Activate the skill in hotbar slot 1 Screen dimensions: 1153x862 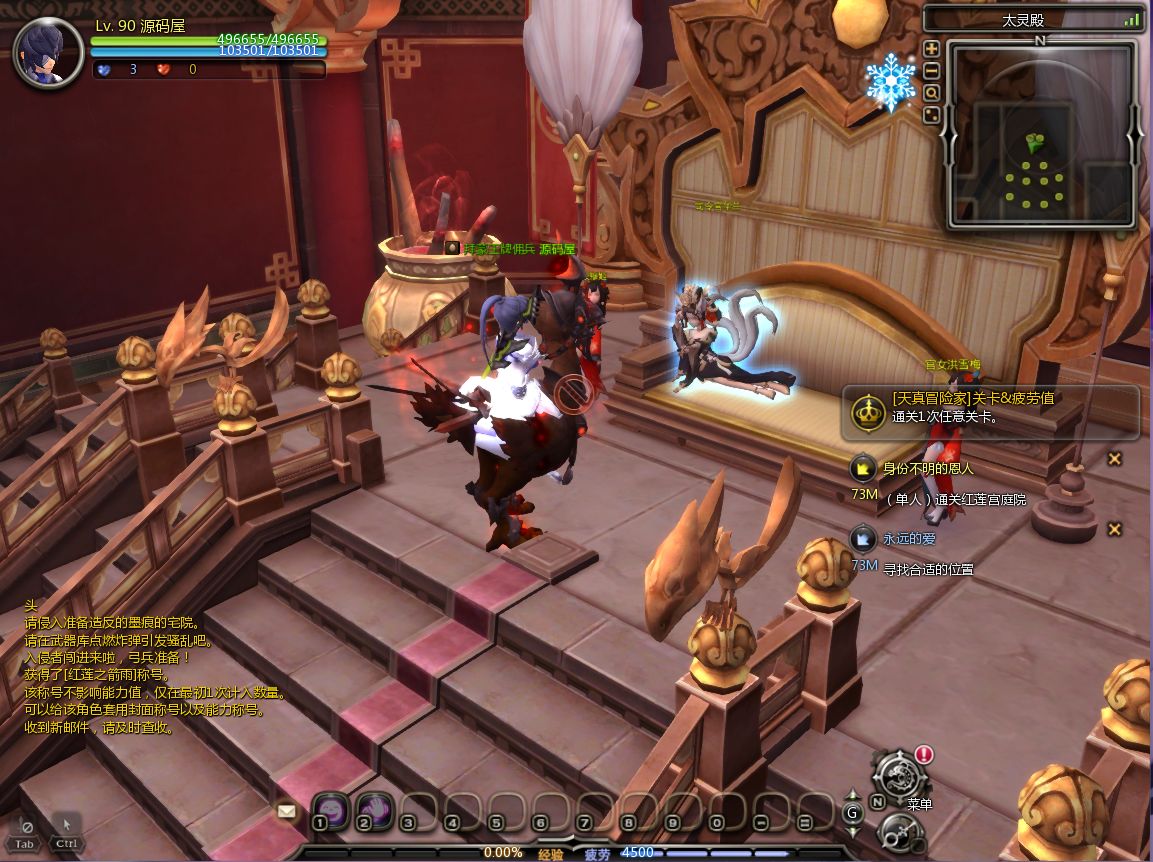point(331,808)
